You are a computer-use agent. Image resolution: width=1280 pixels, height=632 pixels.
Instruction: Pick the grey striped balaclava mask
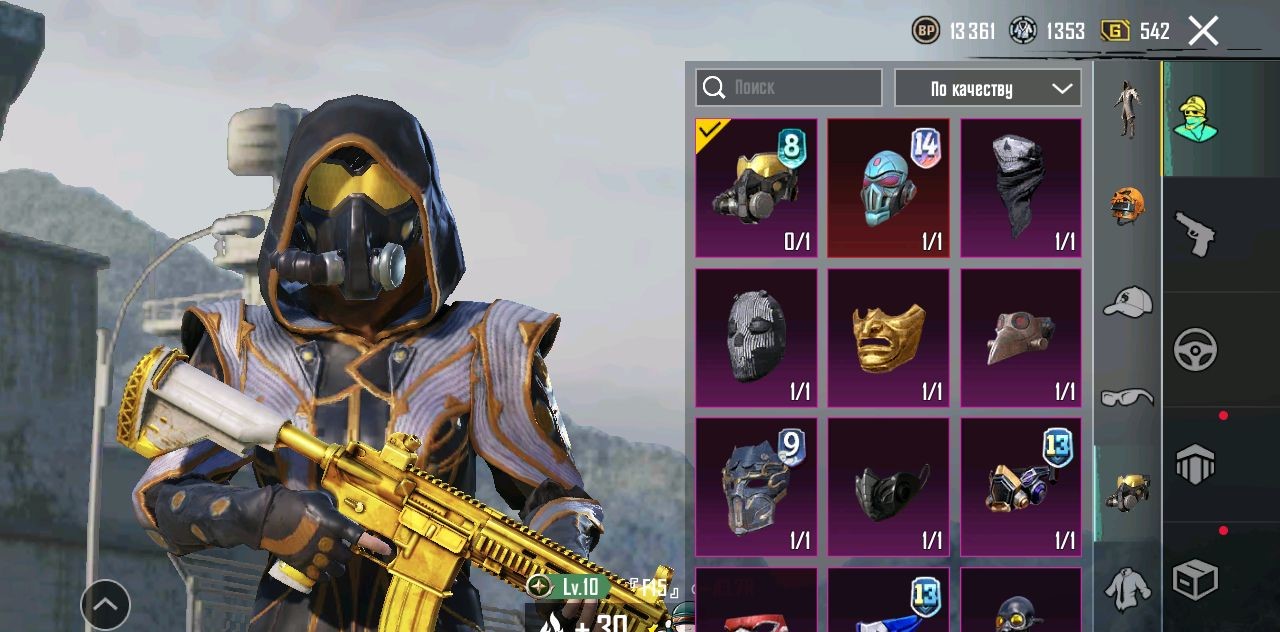coord(756,338)
